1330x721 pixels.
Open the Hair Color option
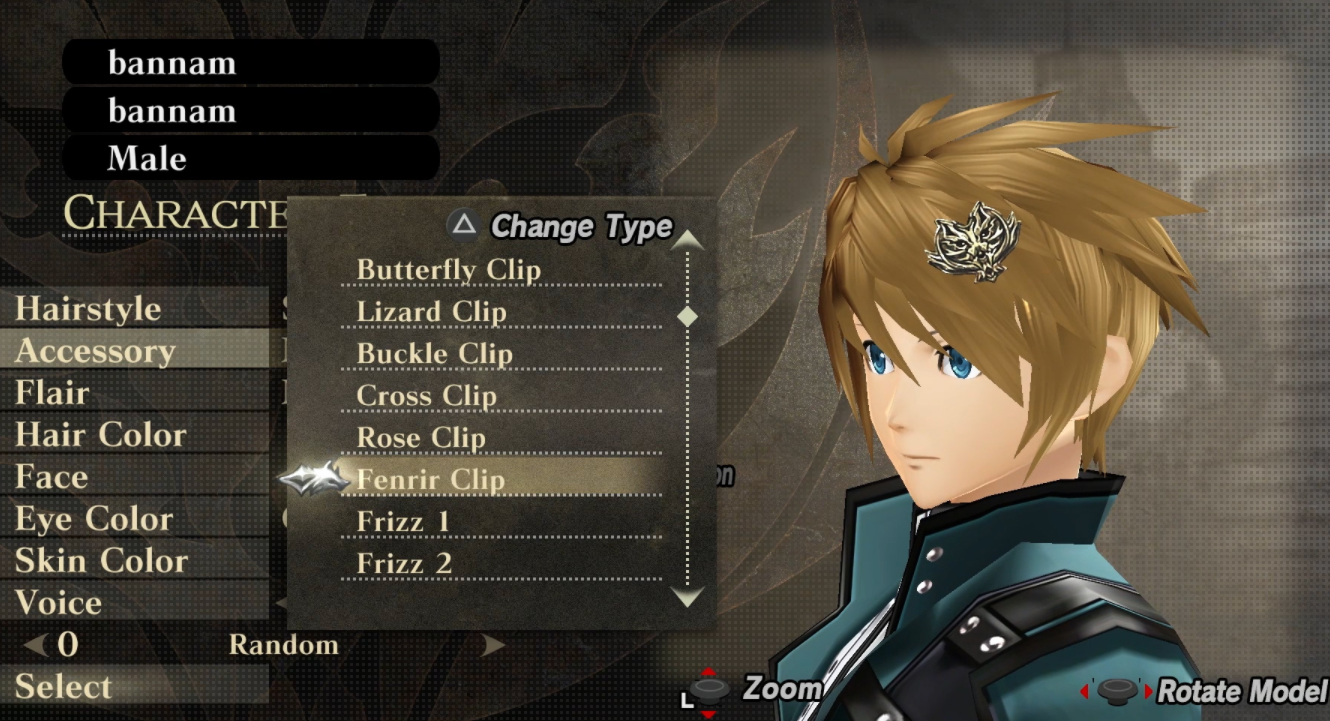100,435
